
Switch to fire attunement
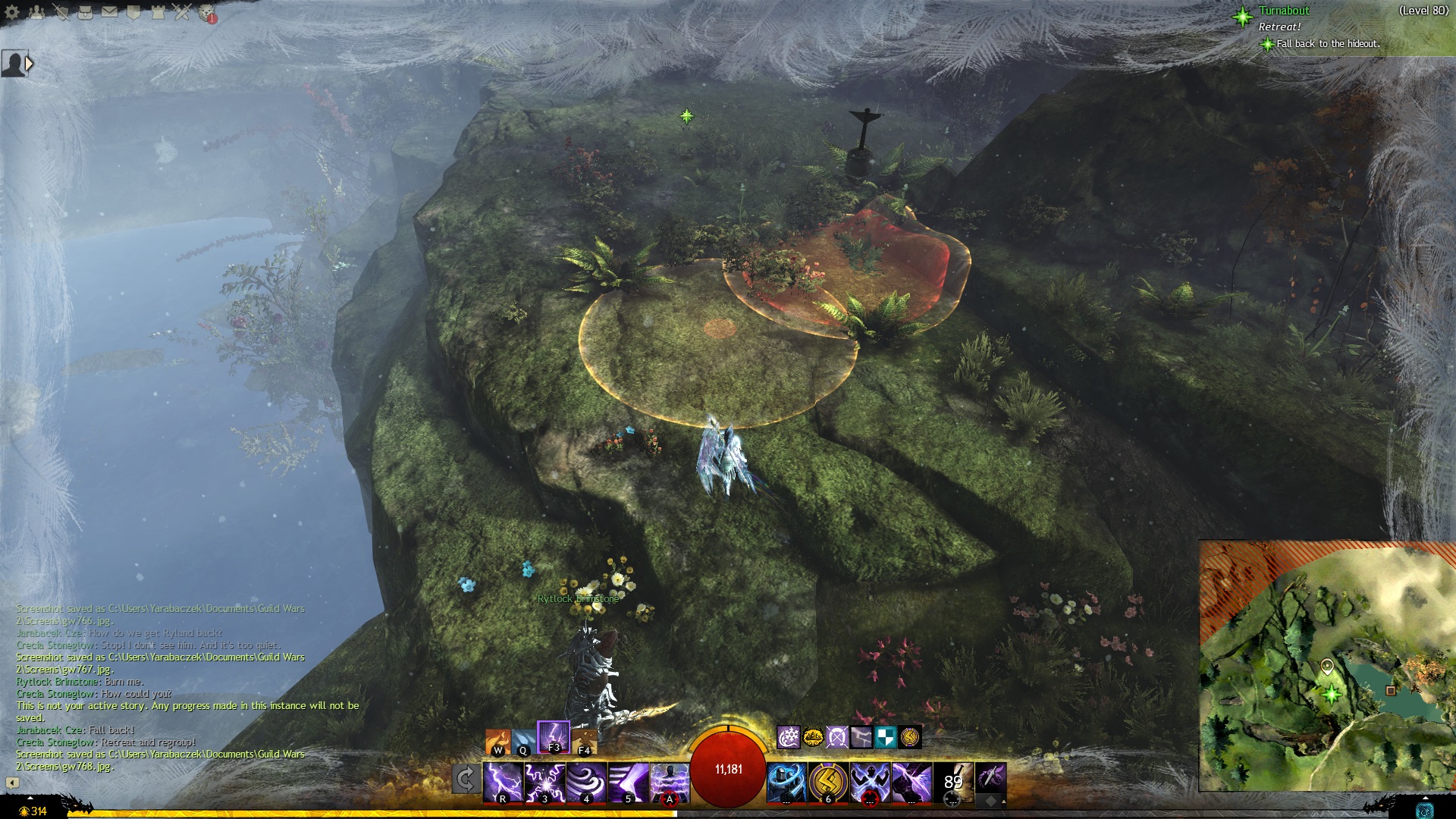[x=497, y=742]
